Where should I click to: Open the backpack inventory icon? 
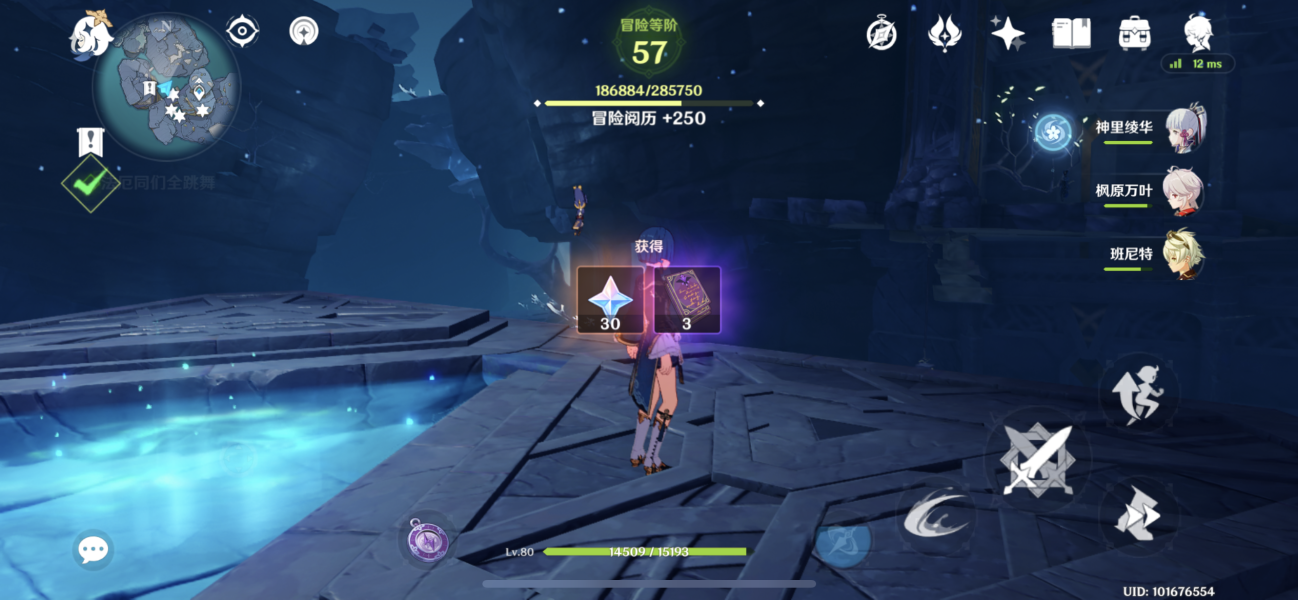(x=1134, y=33)
